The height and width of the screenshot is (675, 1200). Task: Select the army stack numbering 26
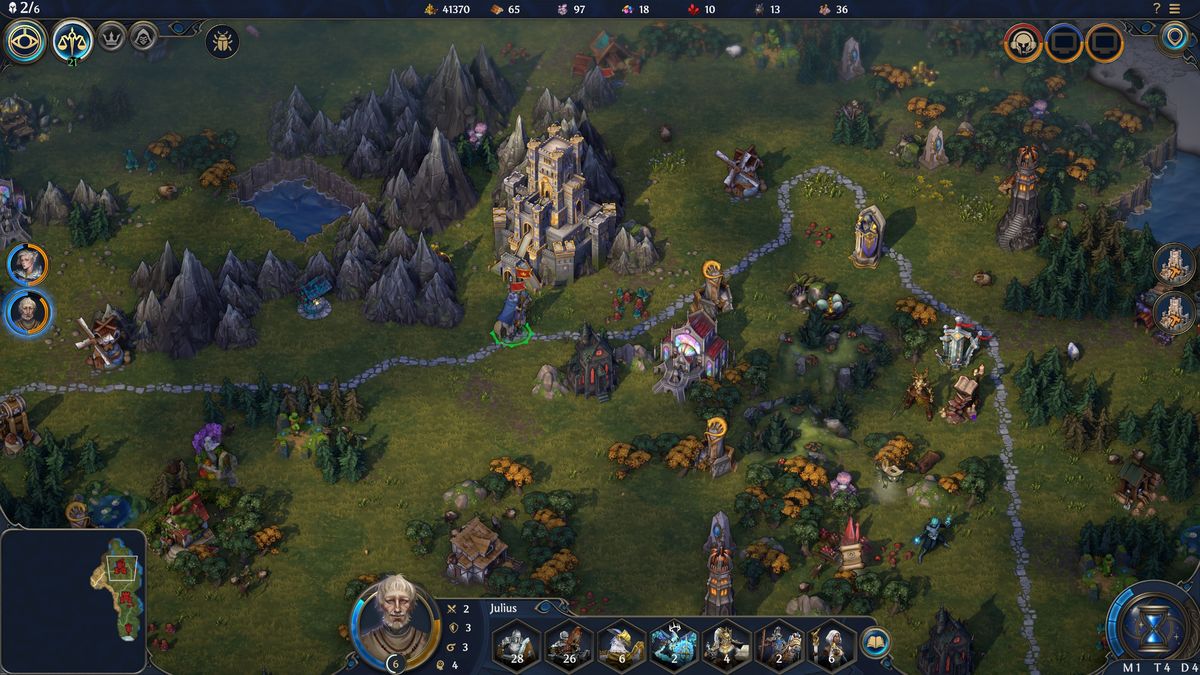[x=569, y=645]
